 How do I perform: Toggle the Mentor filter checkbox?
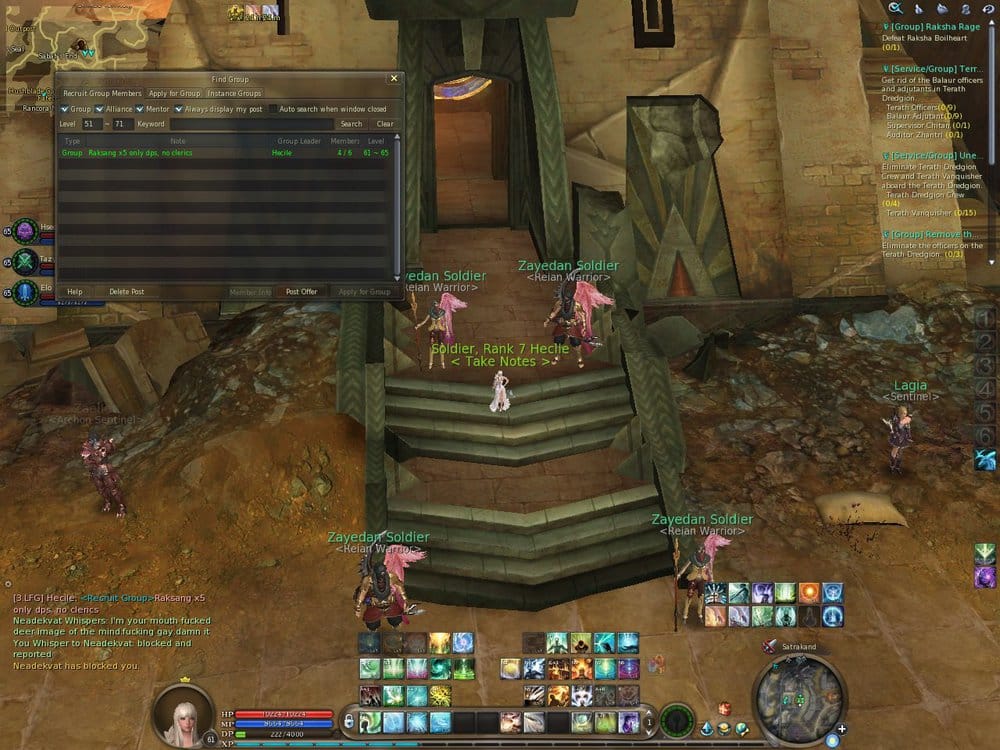139,109
